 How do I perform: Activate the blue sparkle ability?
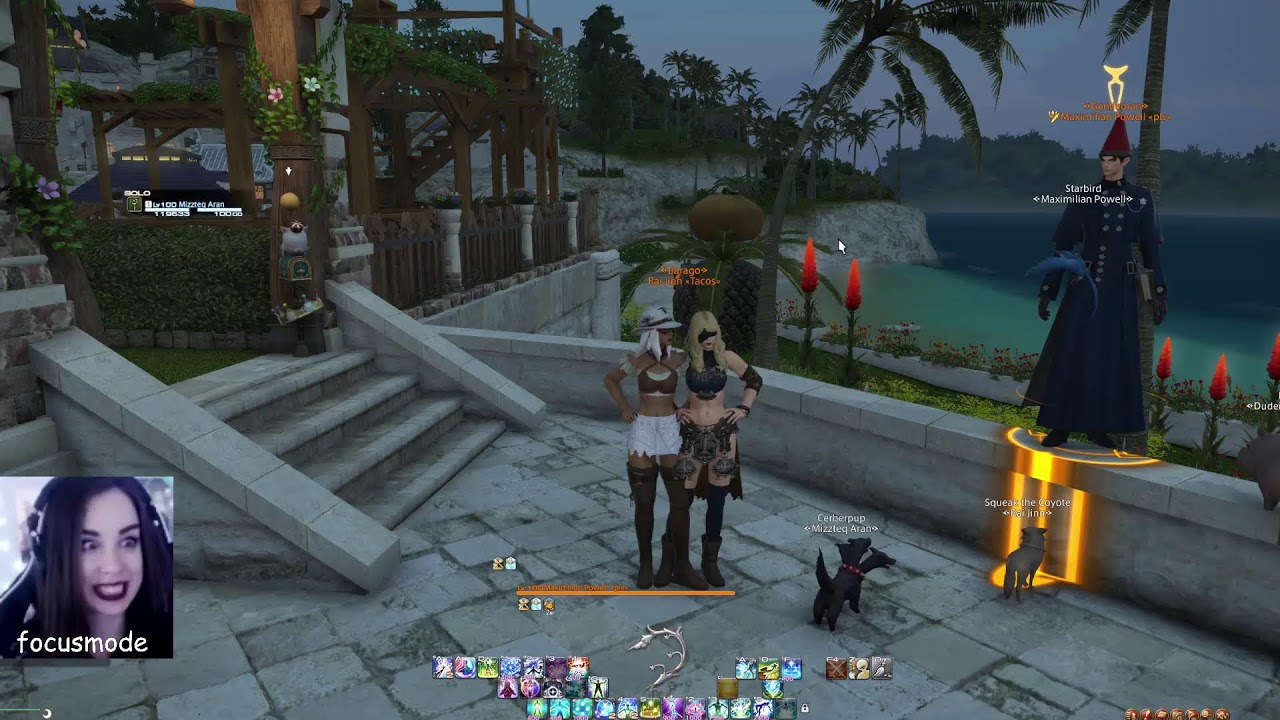pos(791,668)
